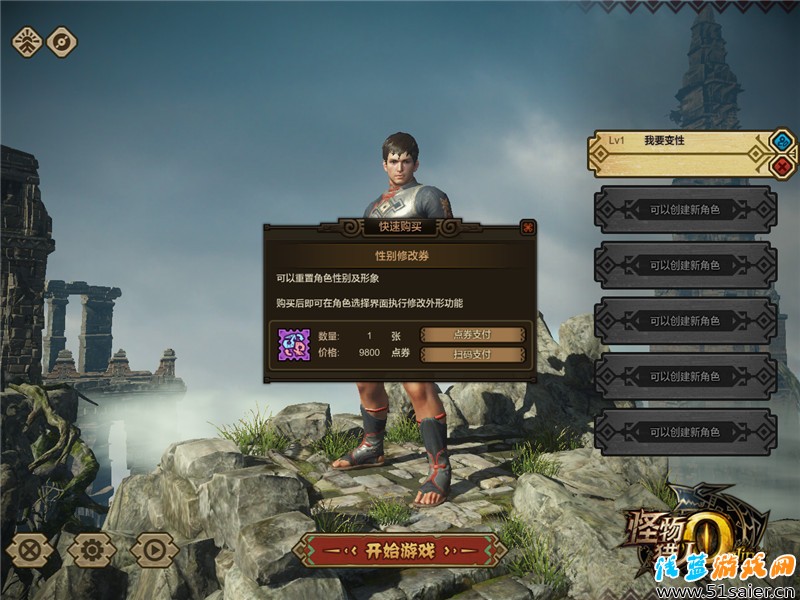Delete character with the red X icon
800x600 pixels.
[x=781, y=166]
